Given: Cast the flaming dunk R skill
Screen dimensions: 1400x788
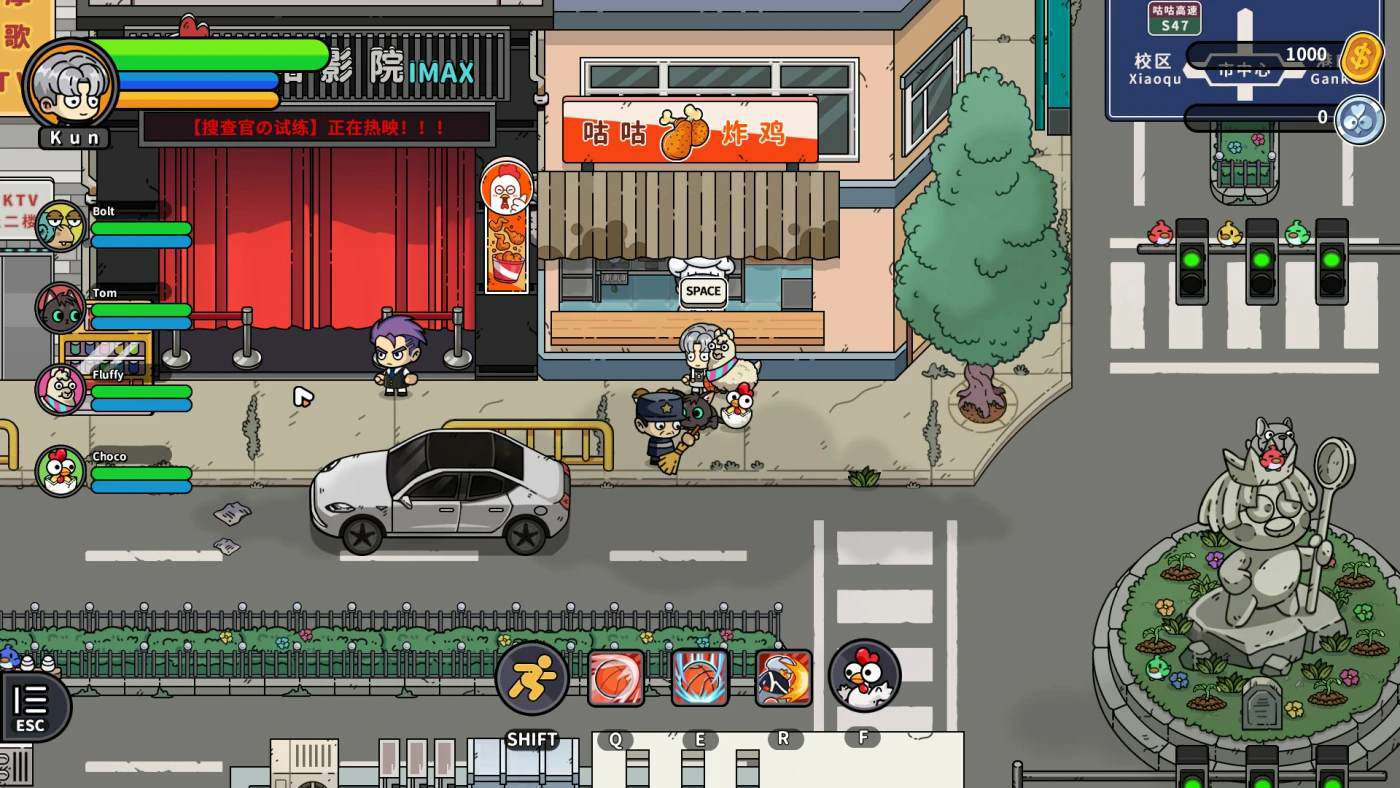Looking at the screenshot, I should click(x=783, y=678).
